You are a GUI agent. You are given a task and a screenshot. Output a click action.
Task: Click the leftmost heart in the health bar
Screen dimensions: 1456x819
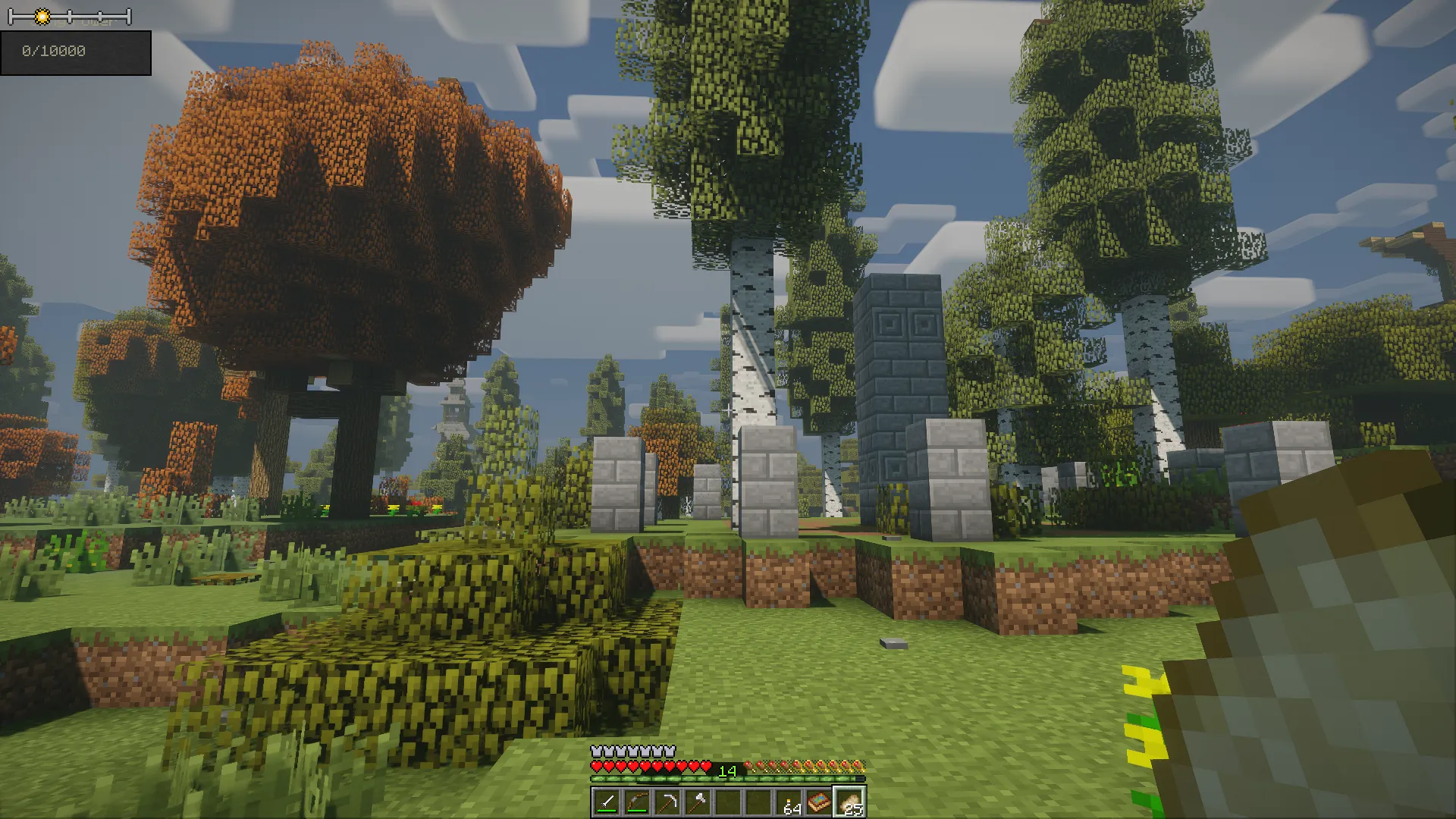tap(596, 767)
